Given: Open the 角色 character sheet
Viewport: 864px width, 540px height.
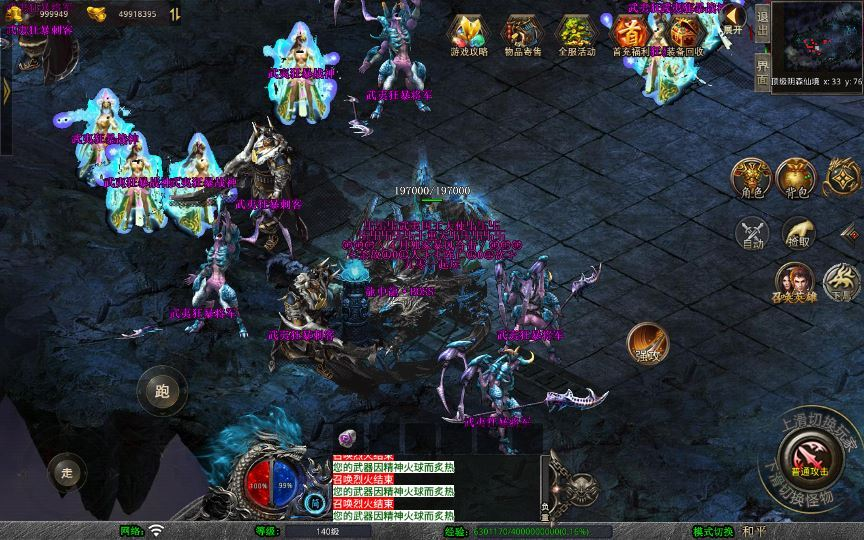Looking at the screenshot, I should (750, 178).
